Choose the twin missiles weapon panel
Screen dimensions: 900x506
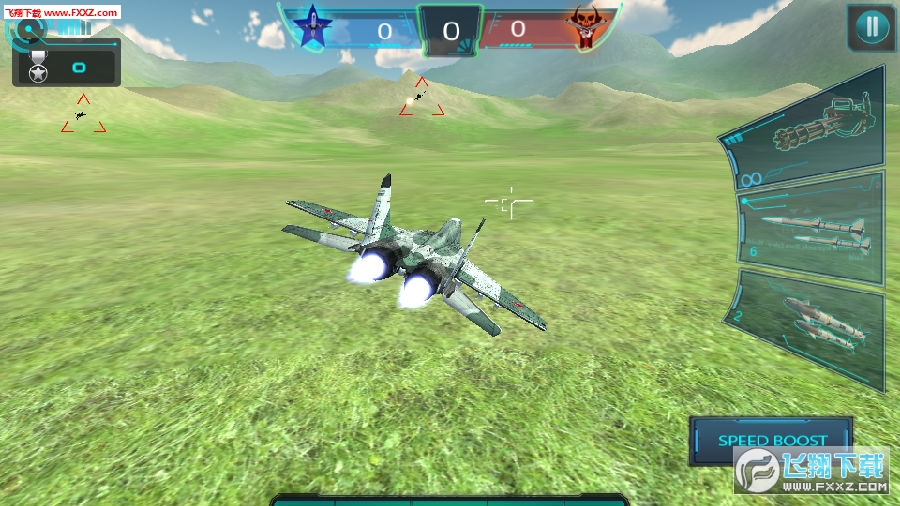812,229
